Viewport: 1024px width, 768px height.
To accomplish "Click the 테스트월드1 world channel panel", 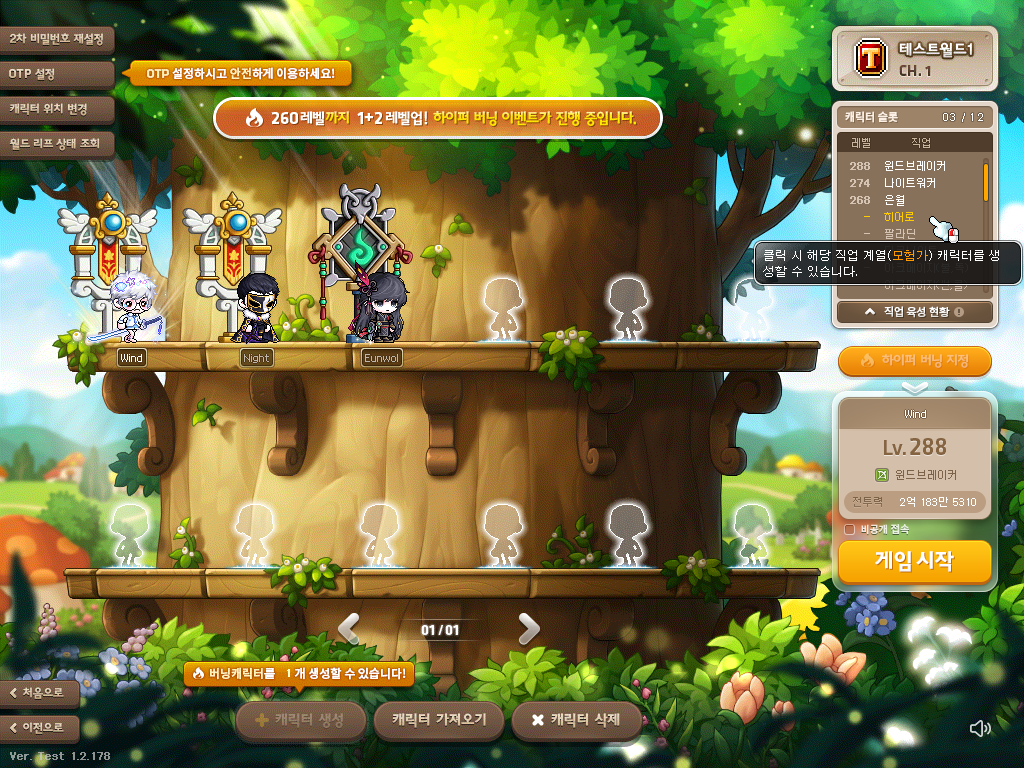I will pyautogui.click(x=914, y=59).
